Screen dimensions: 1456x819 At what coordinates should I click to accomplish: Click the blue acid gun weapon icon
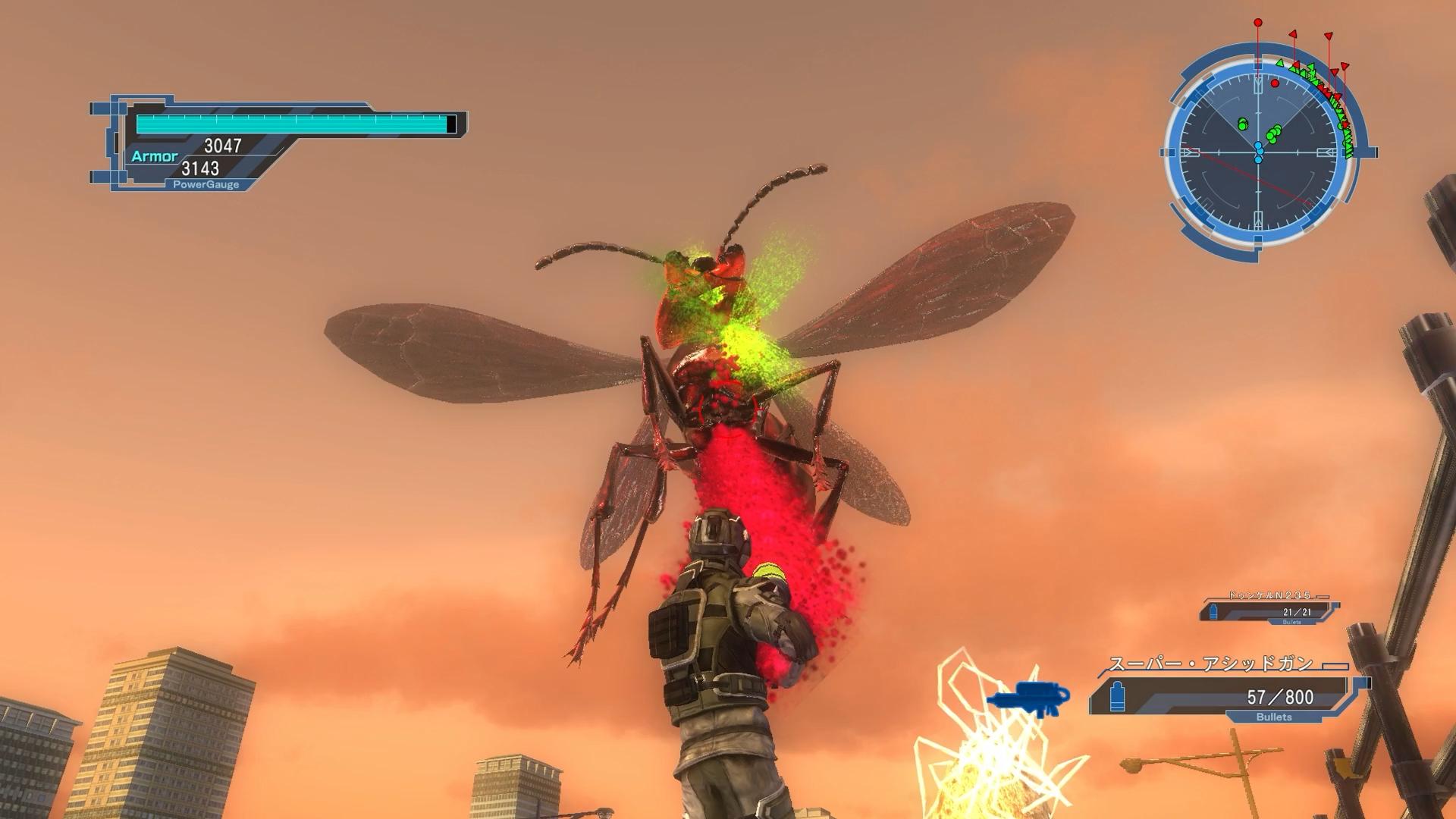pyautogui.click(x=1028, y=698)
